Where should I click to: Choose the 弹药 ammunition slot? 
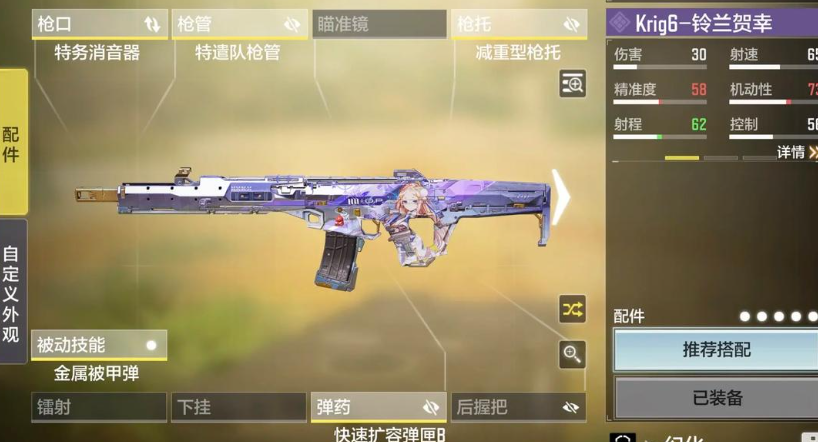point(378,407)
